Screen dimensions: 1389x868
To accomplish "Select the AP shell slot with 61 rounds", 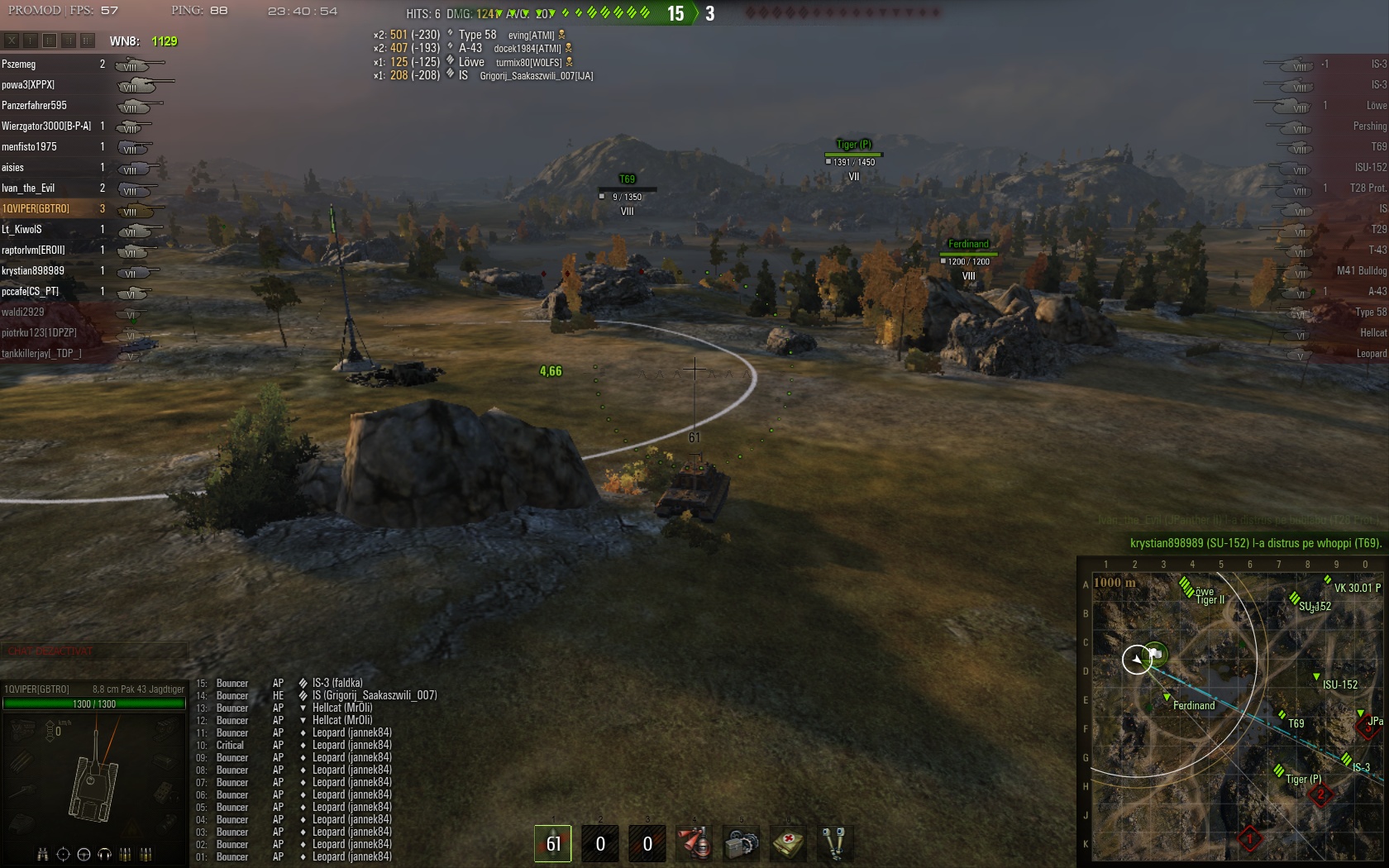I will (552, 843).
